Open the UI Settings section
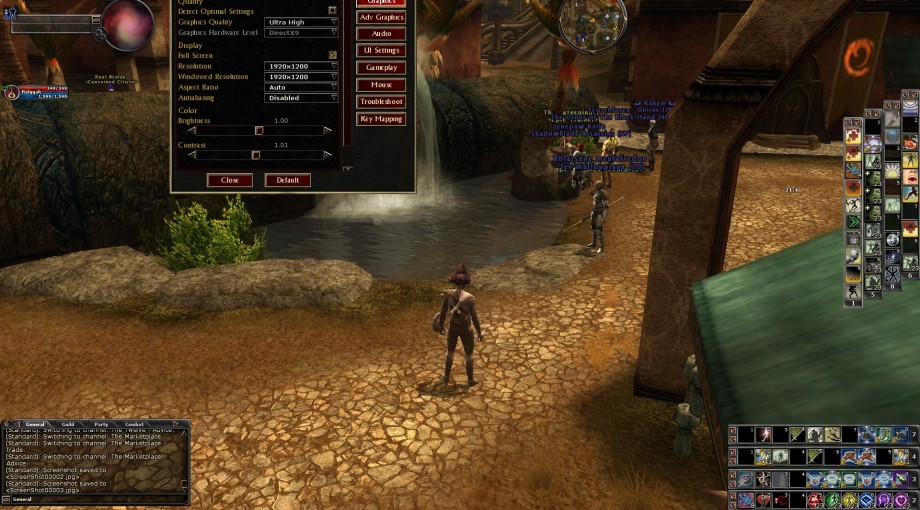Viewport: 920px width, 510px height. coord(381,50)
